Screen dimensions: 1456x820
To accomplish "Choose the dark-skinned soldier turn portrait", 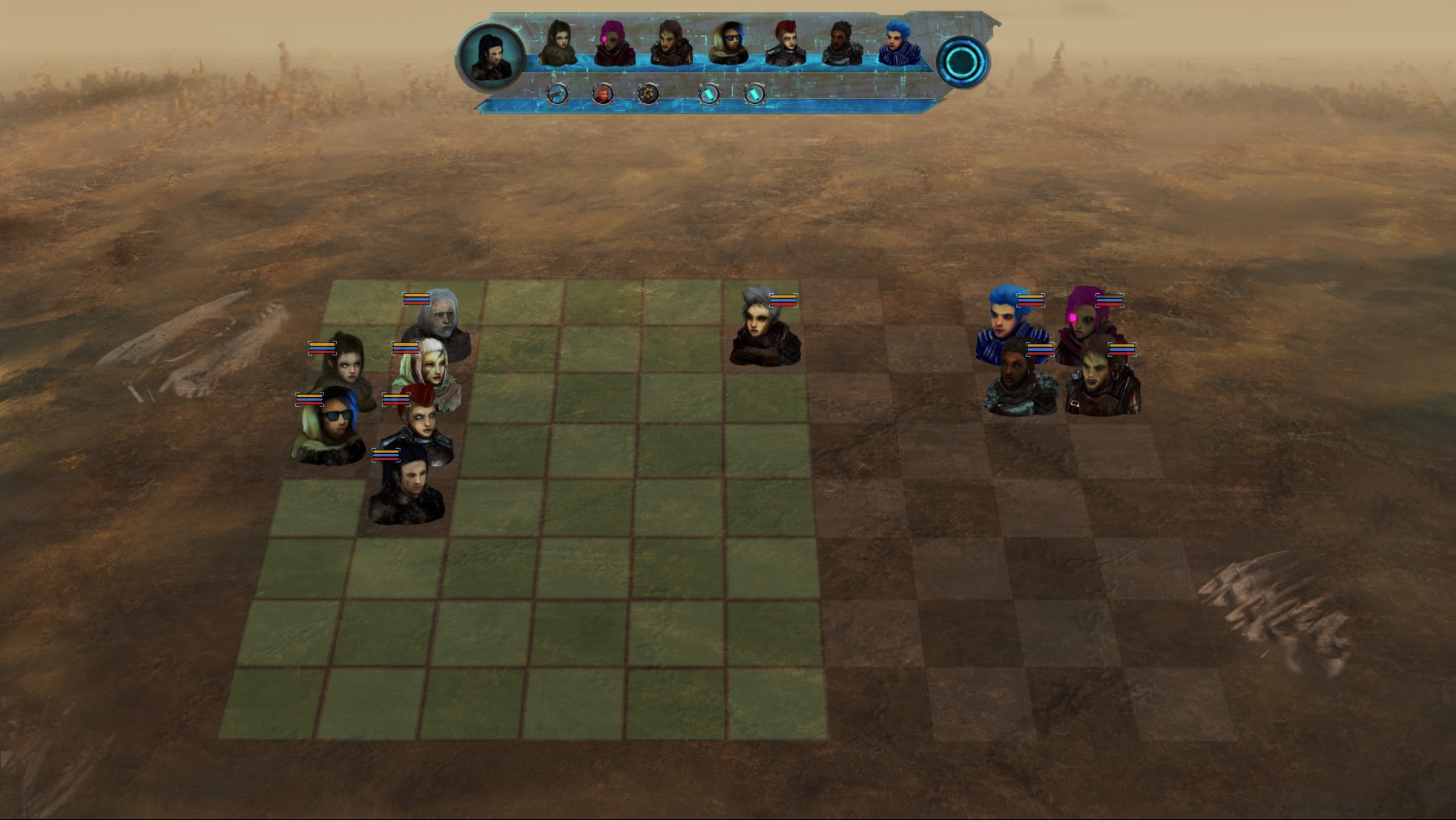I will tap(841, 43).
